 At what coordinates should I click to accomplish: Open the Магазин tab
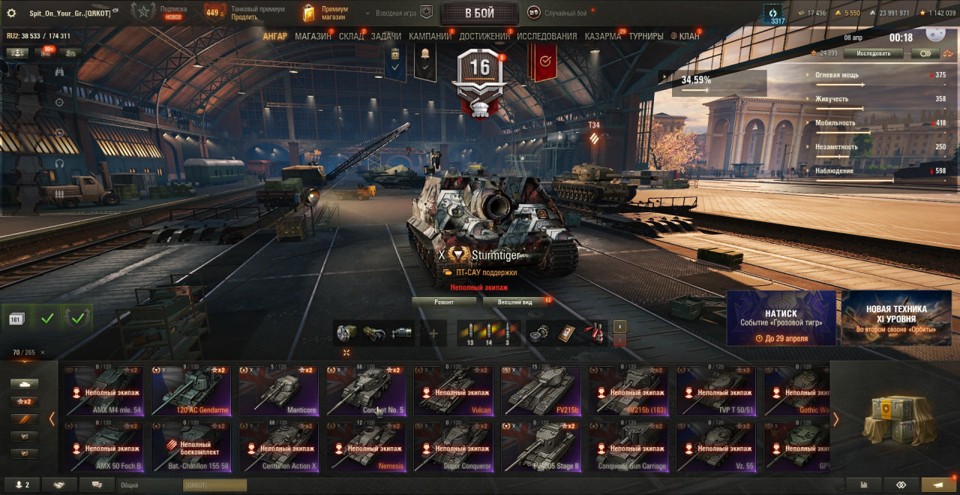coord(313,36)
